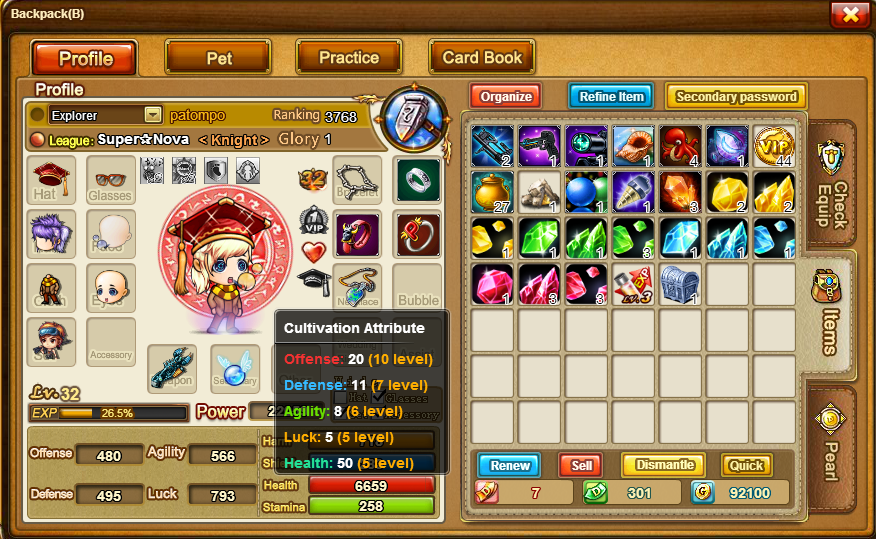
Task: Choose the red octopus item slot
Action: click(x=680, y=146)
